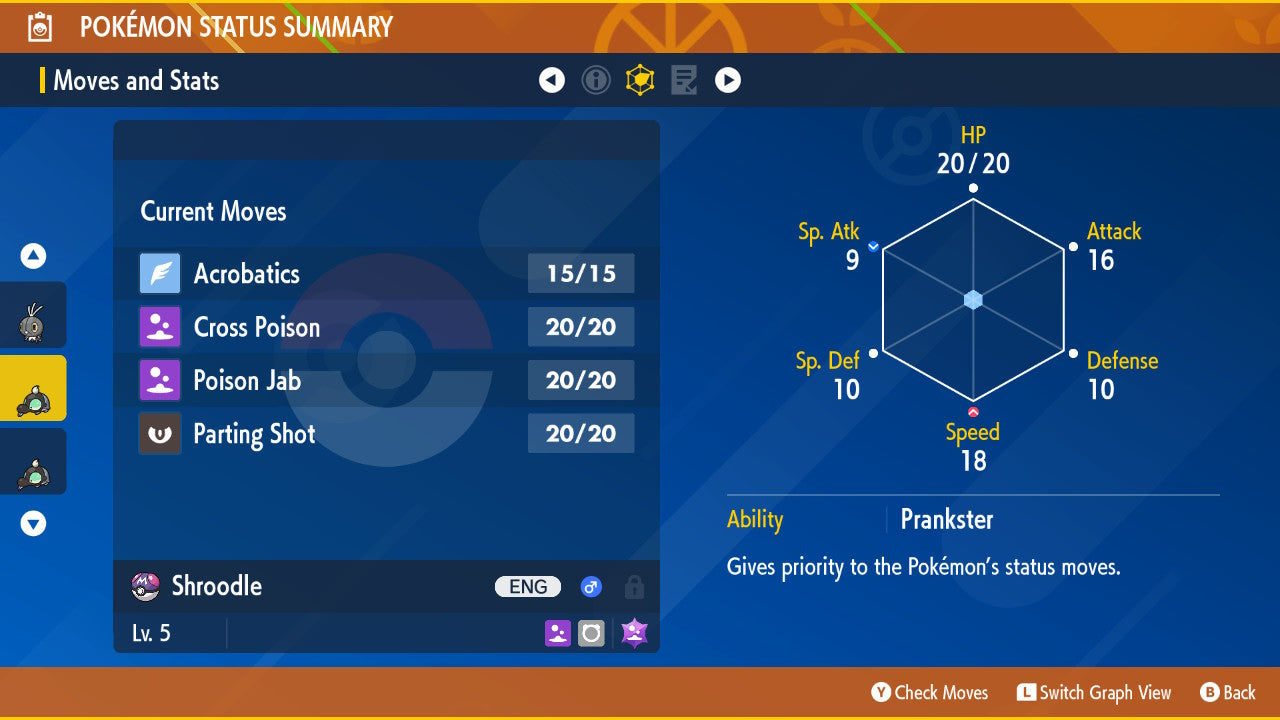
Task: Click the Check Moves option
Action: click(x=930, y=692)
